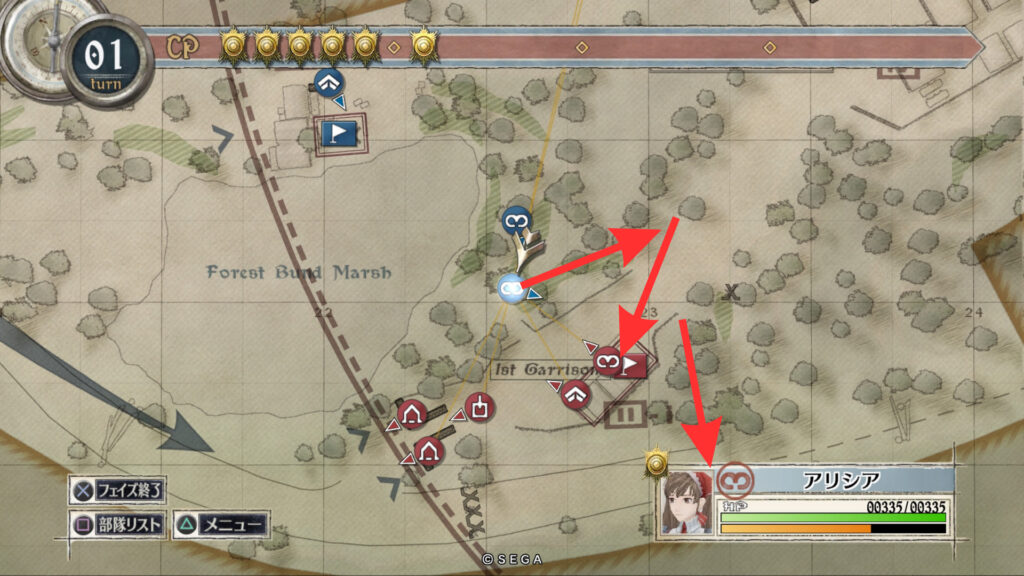Target the red enemy scout by the flag
The width and height of the screenshot is (1024, 576).
tap(606, 359)
